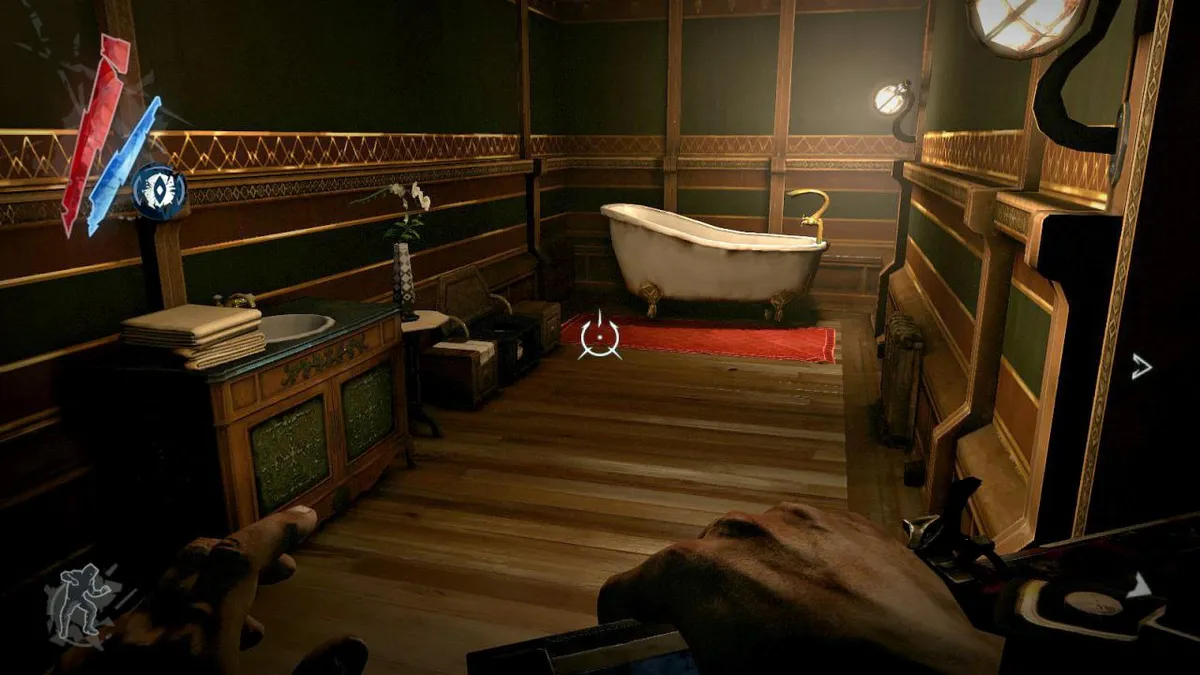Click the objective marker arrow at the screen edge
Image resolution: width=1200 pixels, height=675 pixels.
[1141, 367]
